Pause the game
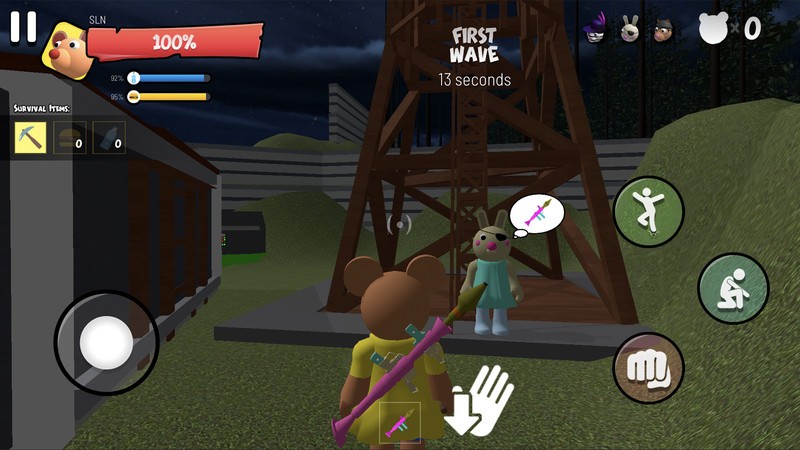 (x=23, y=28)
